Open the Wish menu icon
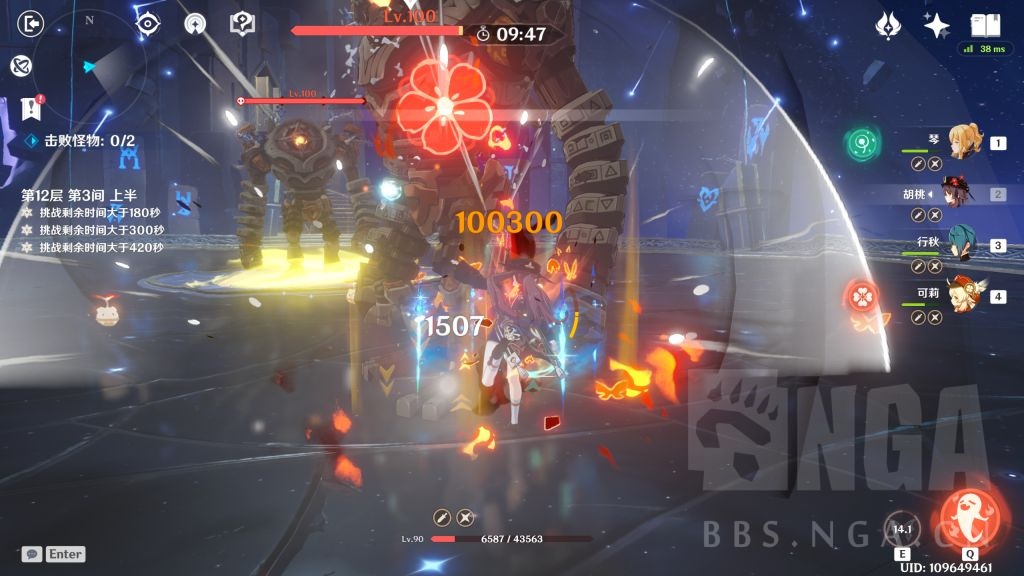Screen dimensions: 1024x576 pos(887,26)
